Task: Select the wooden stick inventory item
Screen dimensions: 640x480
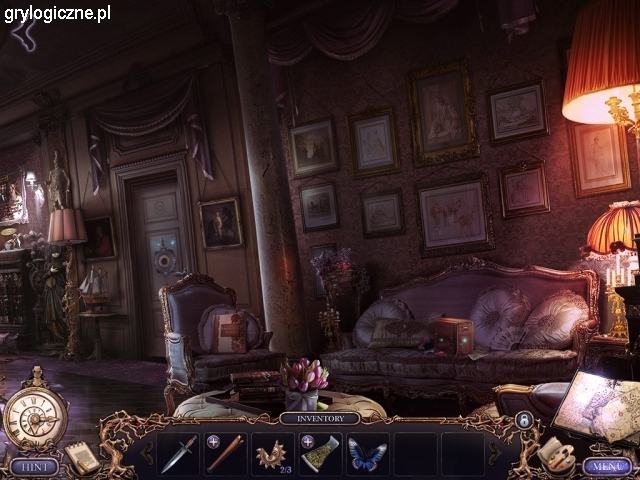Action: click(225, 453)
